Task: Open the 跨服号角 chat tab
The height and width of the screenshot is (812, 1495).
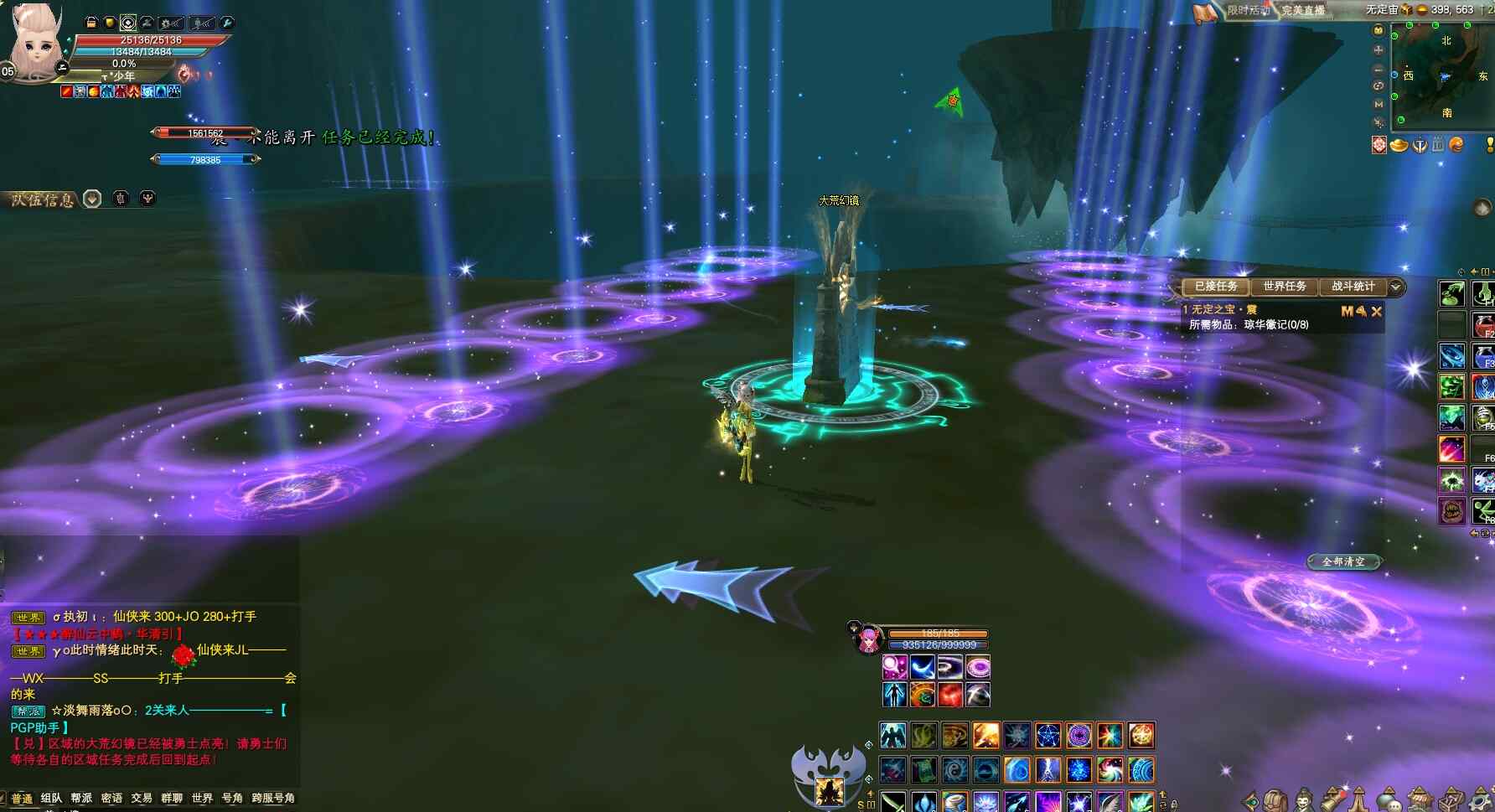Action: [273, 799]
